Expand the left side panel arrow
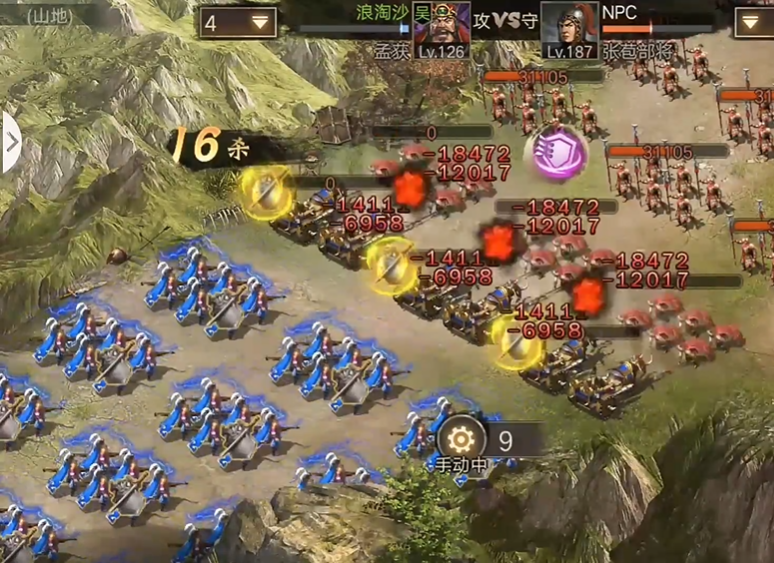 pyautogui.click(x=11, y=142)
